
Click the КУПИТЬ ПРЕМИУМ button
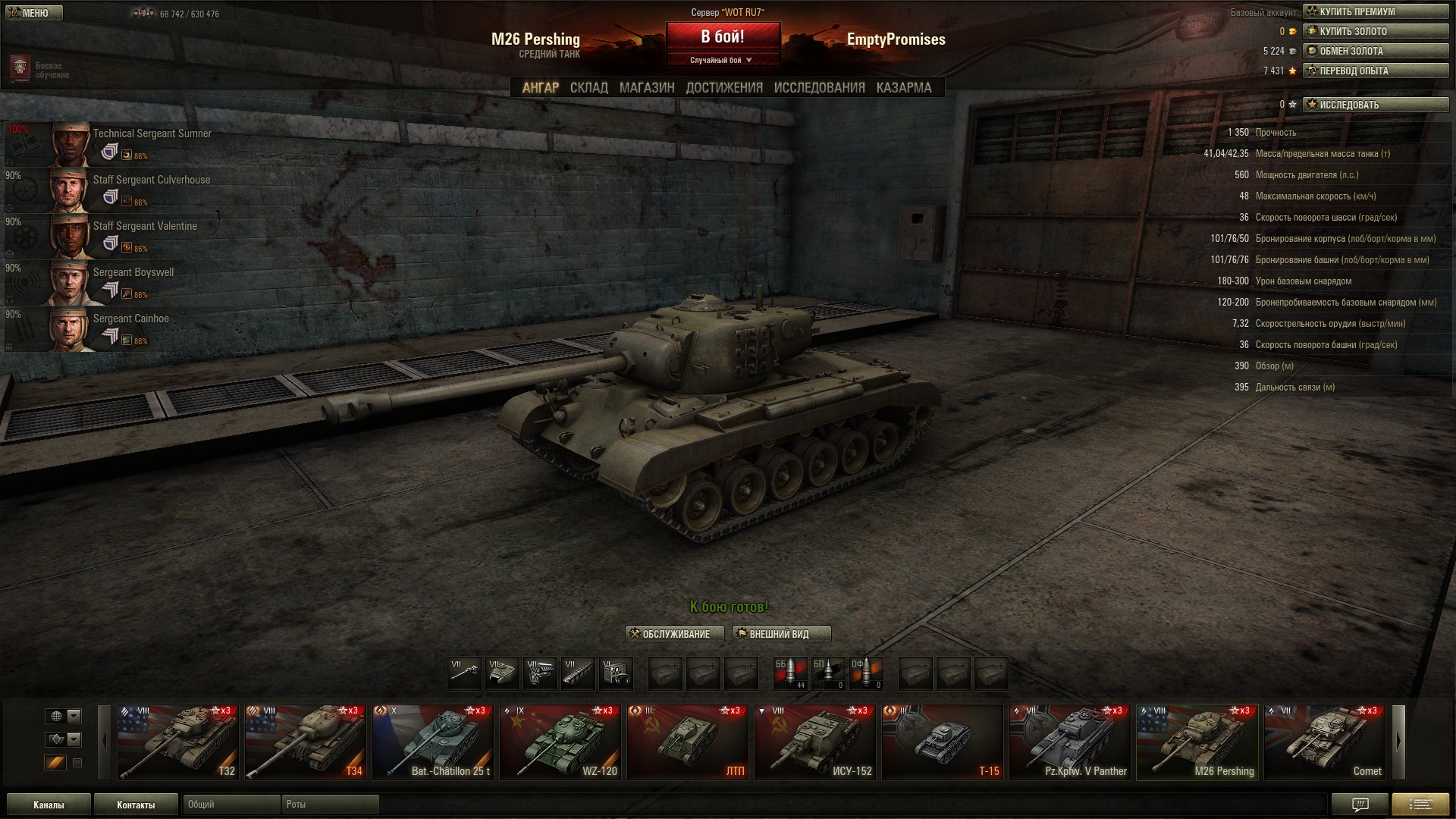tap(1375, 11)
